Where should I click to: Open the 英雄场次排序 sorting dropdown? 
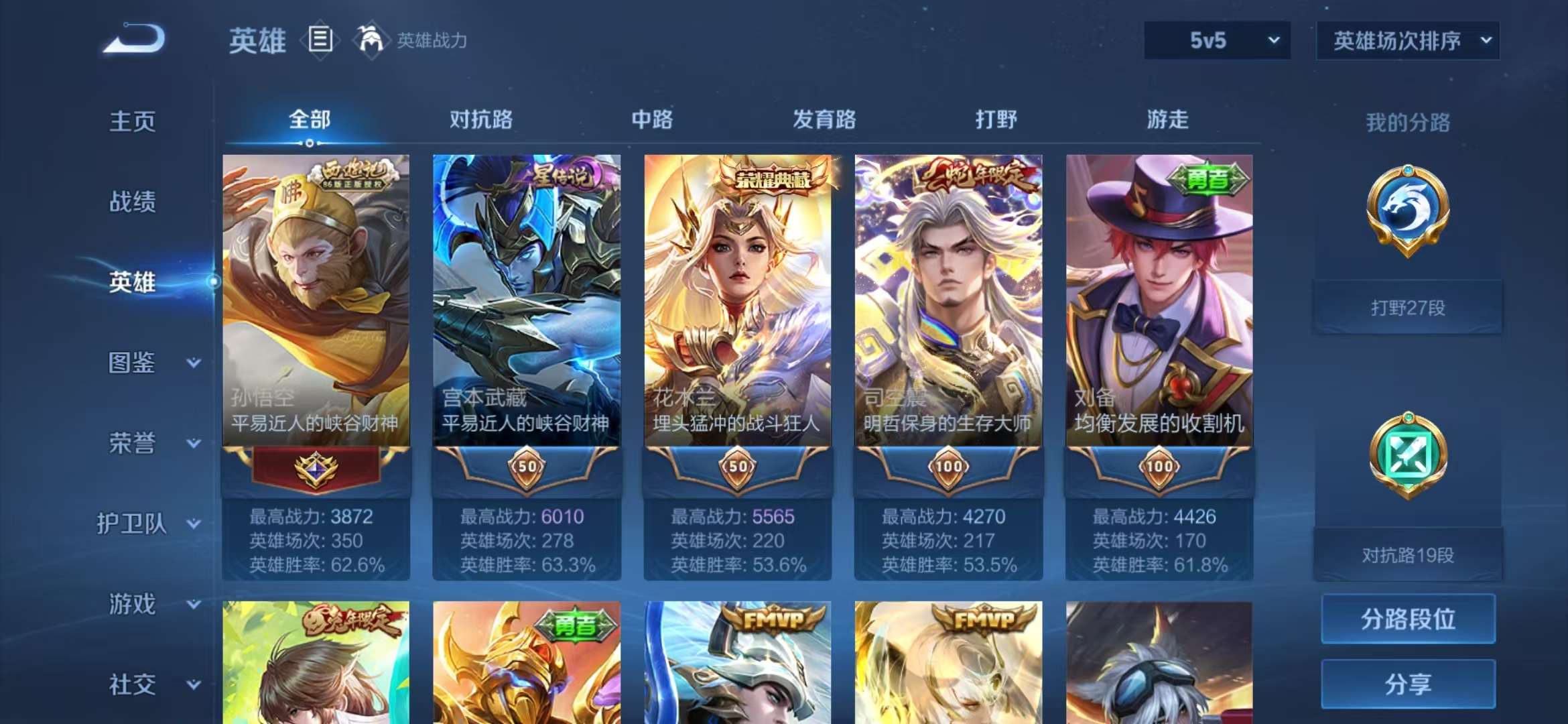1407,40
